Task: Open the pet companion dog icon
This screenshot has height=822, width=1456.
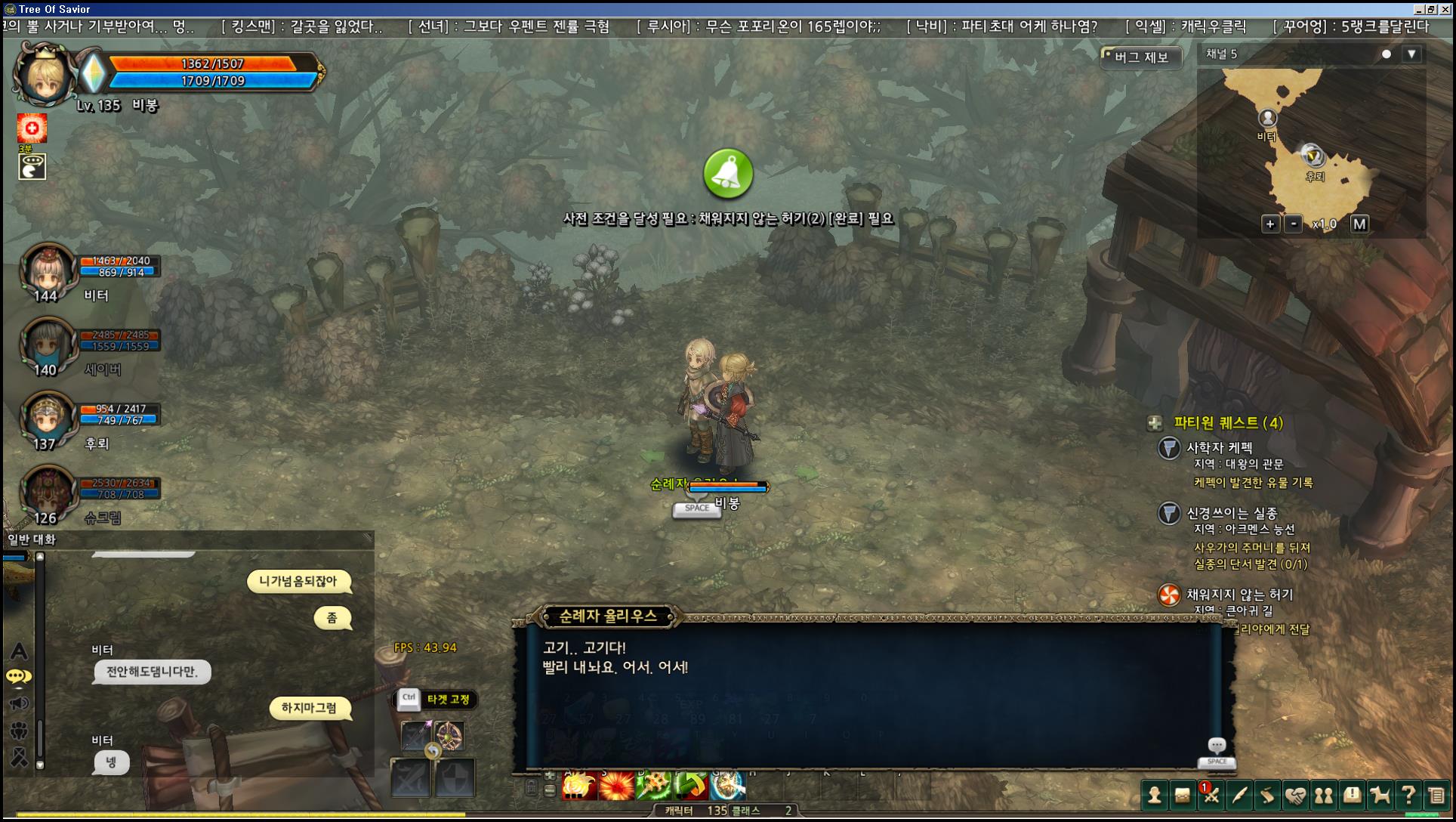Action: coord(1380,795)
